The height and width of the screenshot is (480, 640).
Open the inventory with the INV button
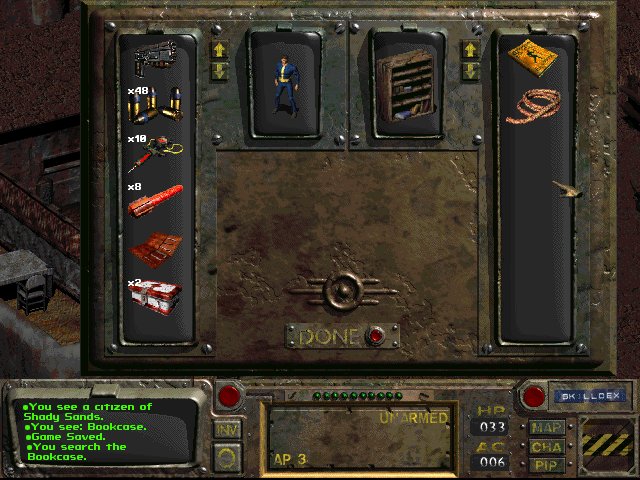tap(227, 428)
